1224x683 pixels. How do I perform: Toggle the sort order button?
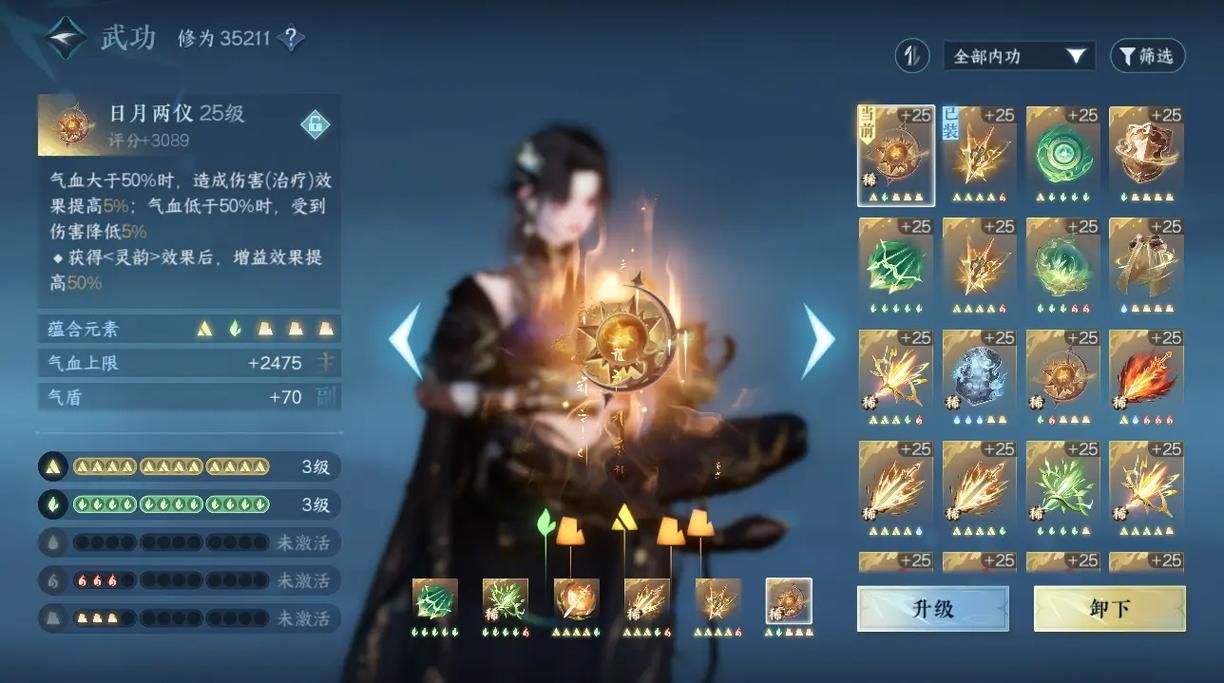tap(911, 56)
